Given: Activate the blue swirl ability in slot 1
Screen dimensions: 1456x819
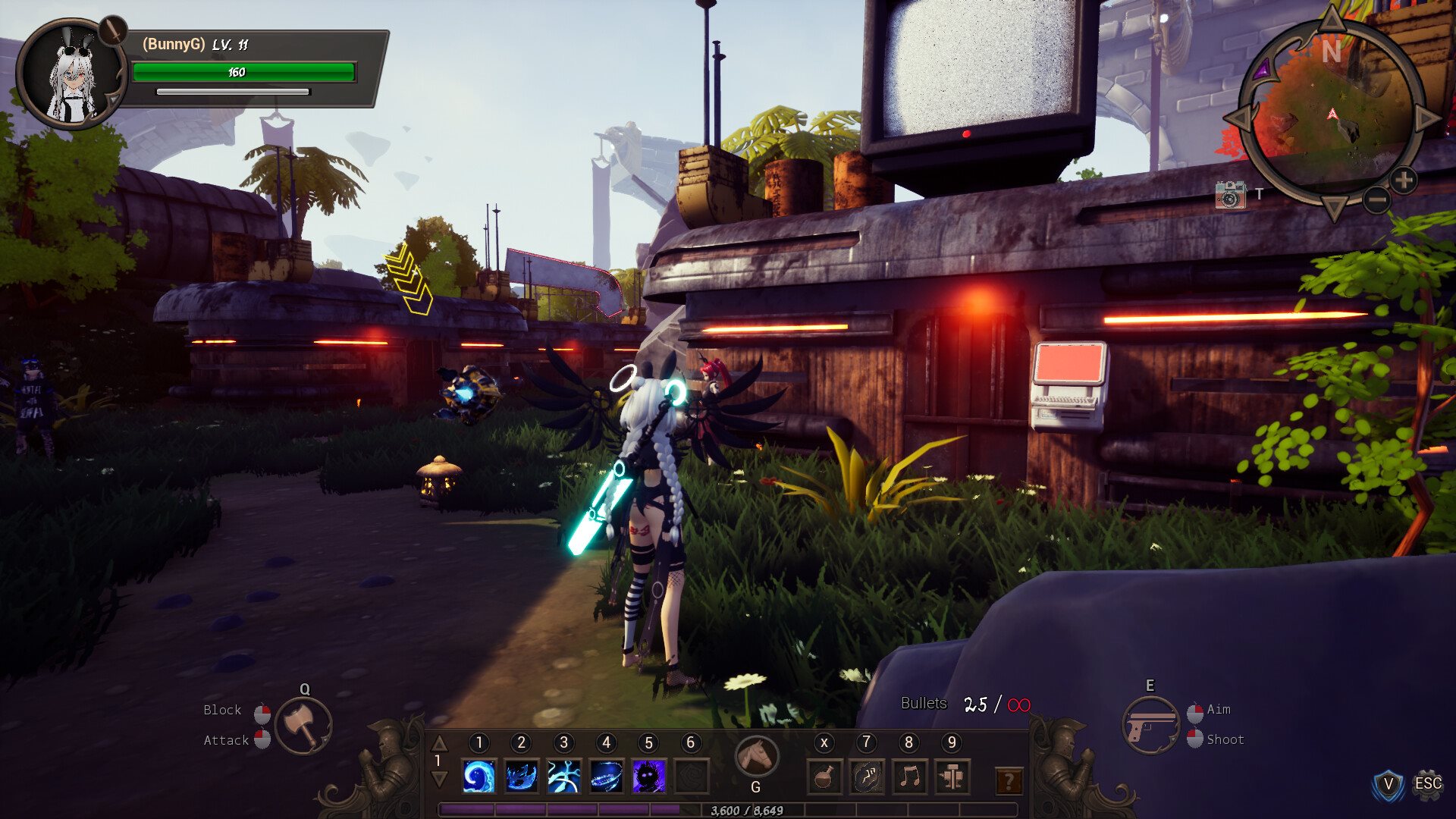Looking at the screenshot, I should pyautogui.click(x=479, y=777).
